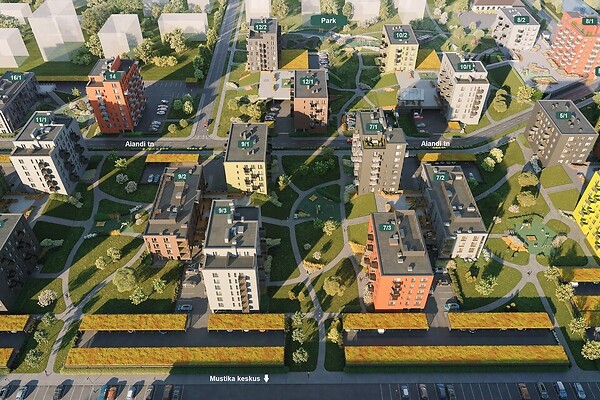Select building marker 14
The image size is (600, 400).
point(113,75)
